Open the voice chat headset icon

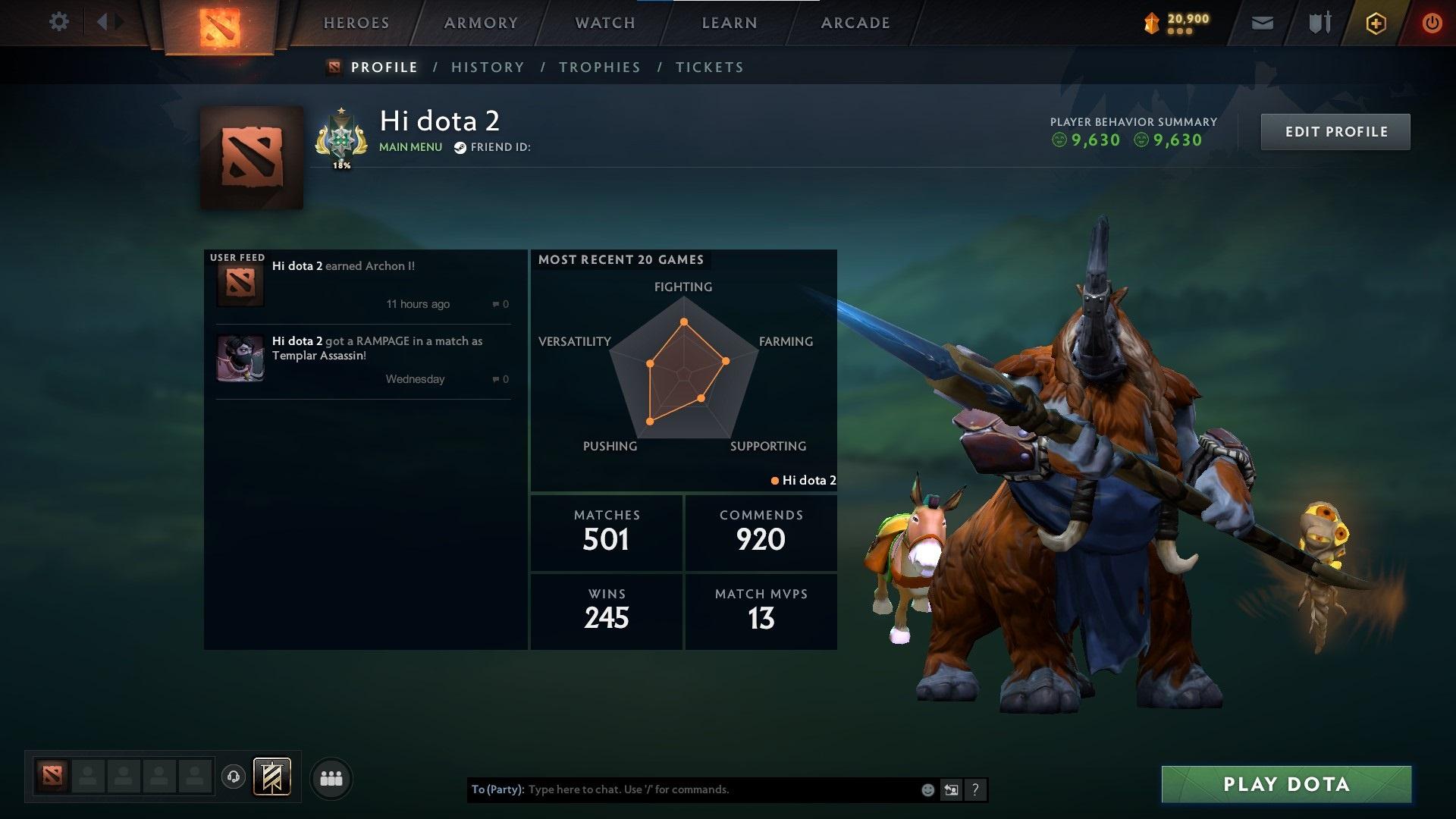point(234,777)
